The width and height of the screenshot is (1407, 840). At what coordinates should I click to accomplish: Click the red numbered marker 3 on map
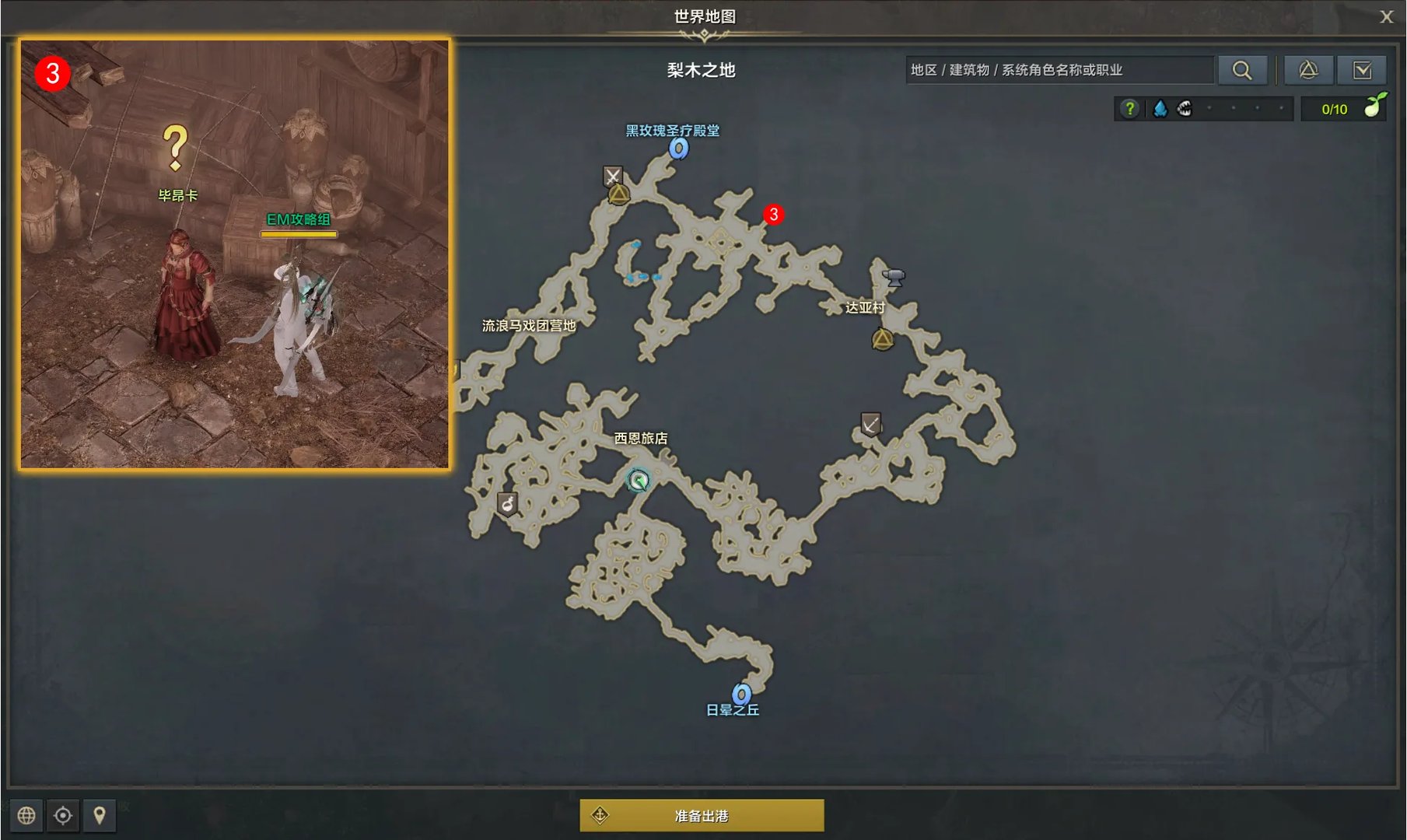774,214
